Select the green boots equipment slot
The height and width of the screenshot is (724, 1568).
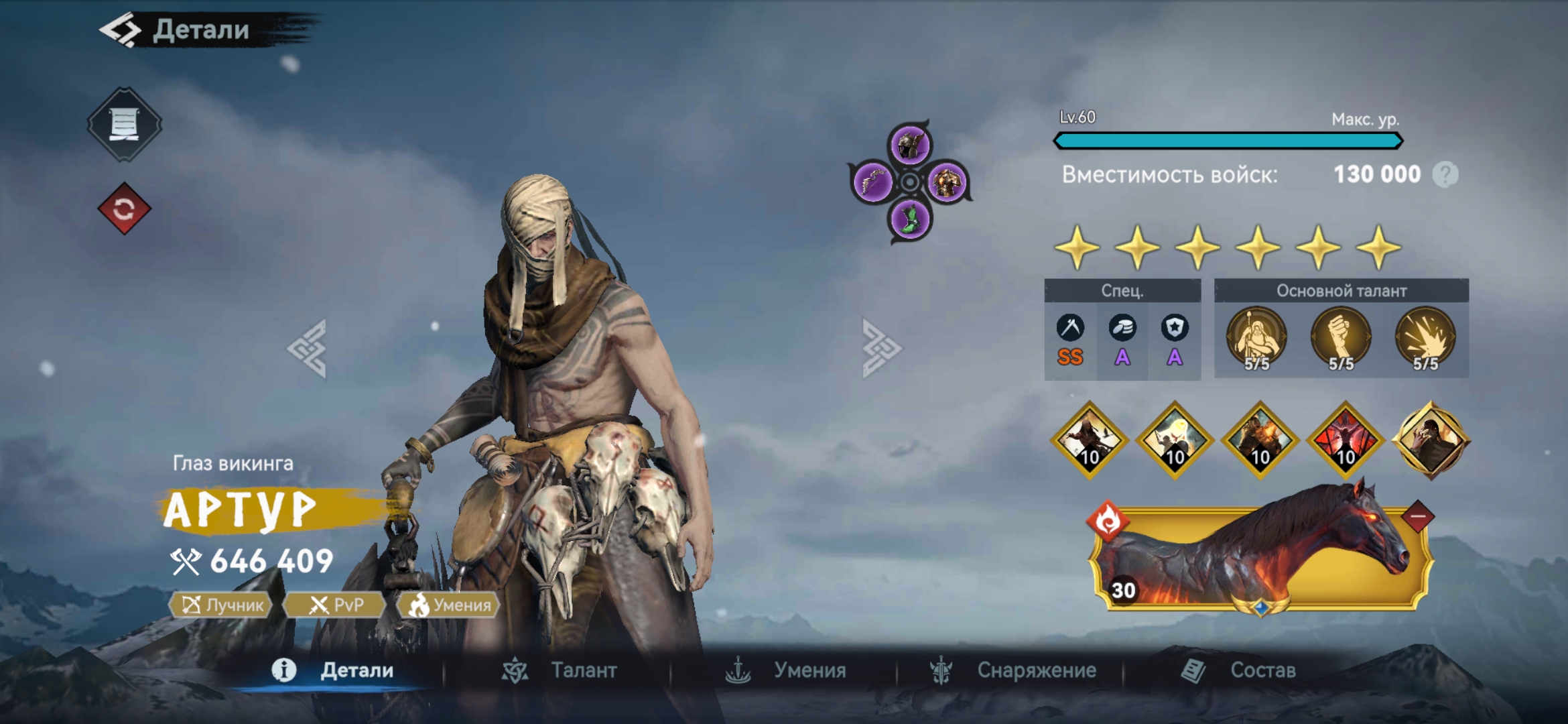pyautogui.click(x=910, y=219)
